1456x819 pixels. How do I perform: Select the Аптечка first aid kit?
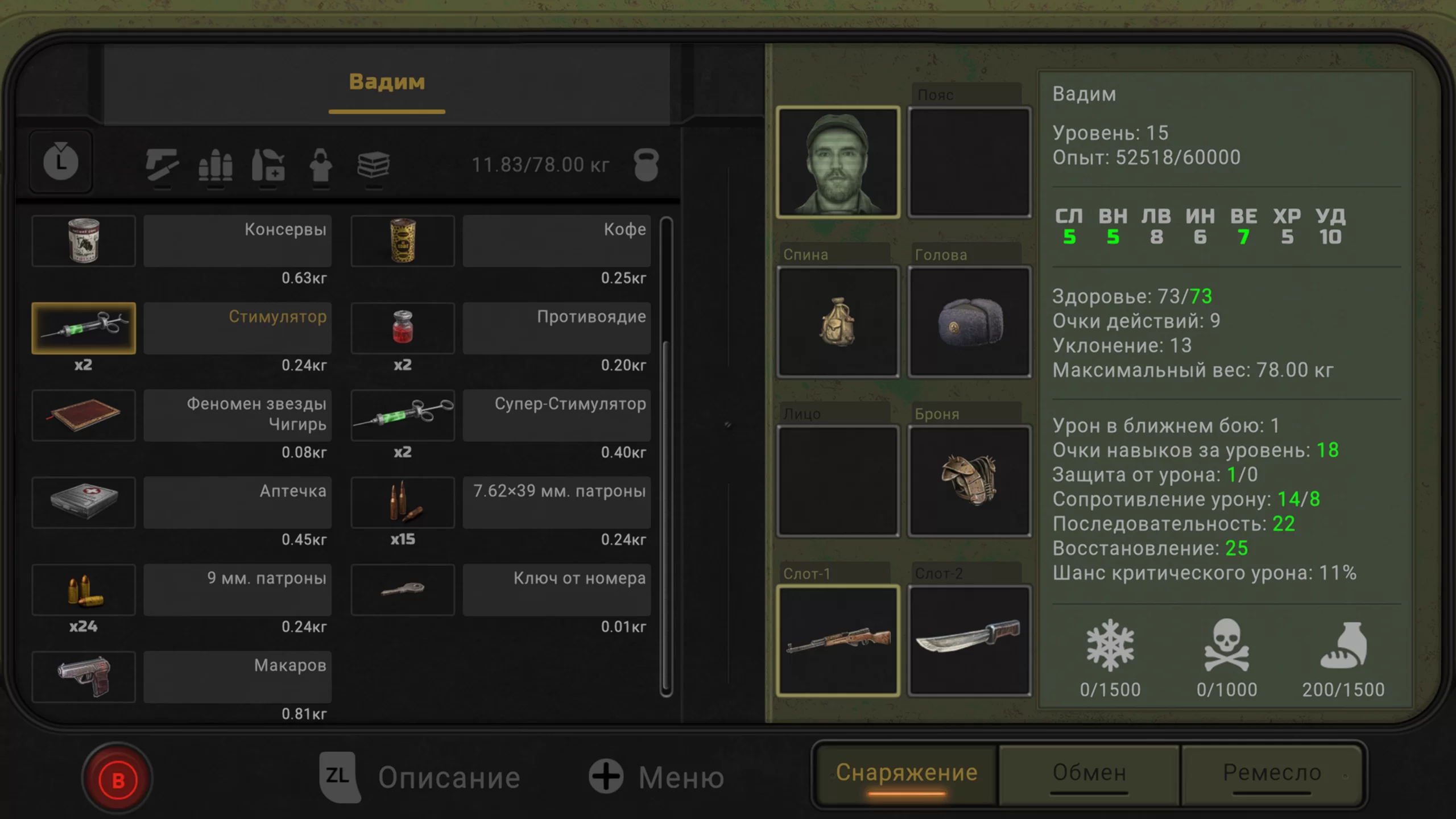(x=84, y=502)
